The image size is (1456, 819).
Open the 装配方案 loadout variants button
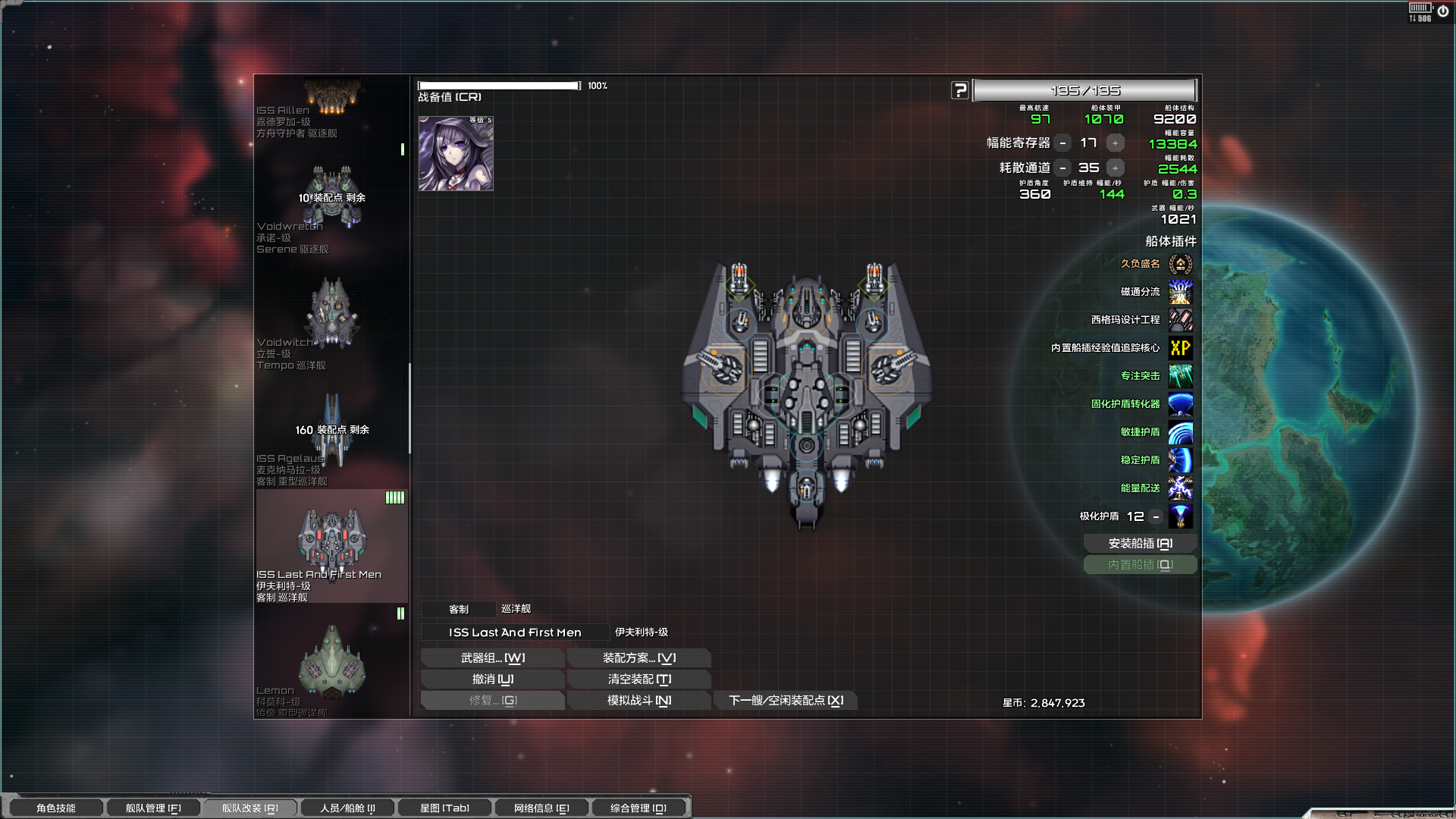pos(639,658)
